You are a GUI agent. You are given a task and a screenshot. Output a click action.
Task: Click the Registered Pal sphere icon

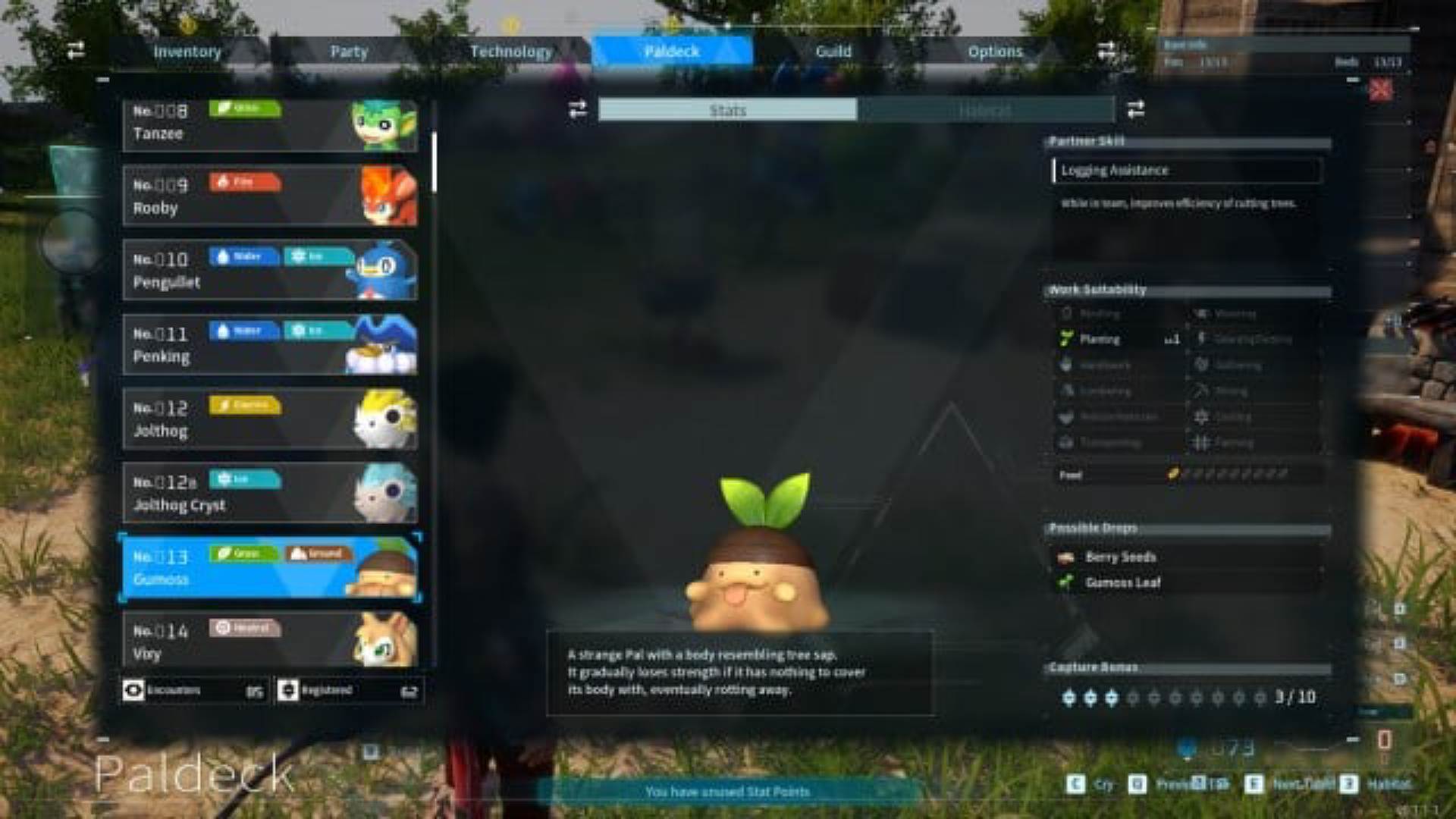point(288,691)
